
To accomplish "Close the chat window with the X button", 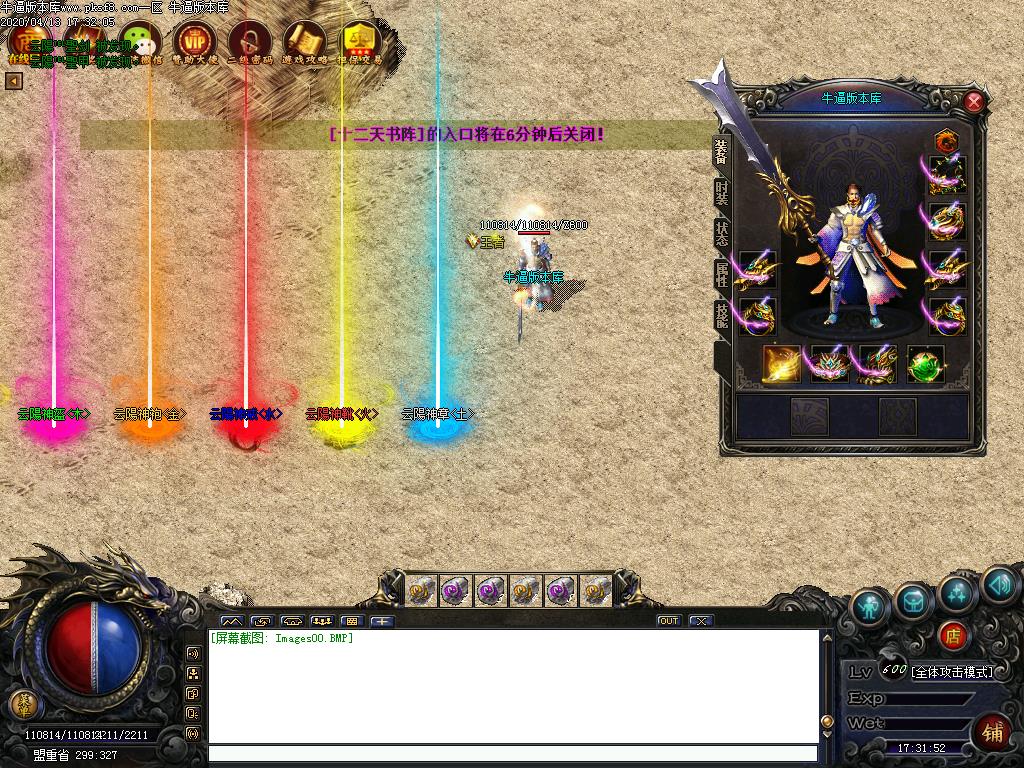I will point(701,621).
